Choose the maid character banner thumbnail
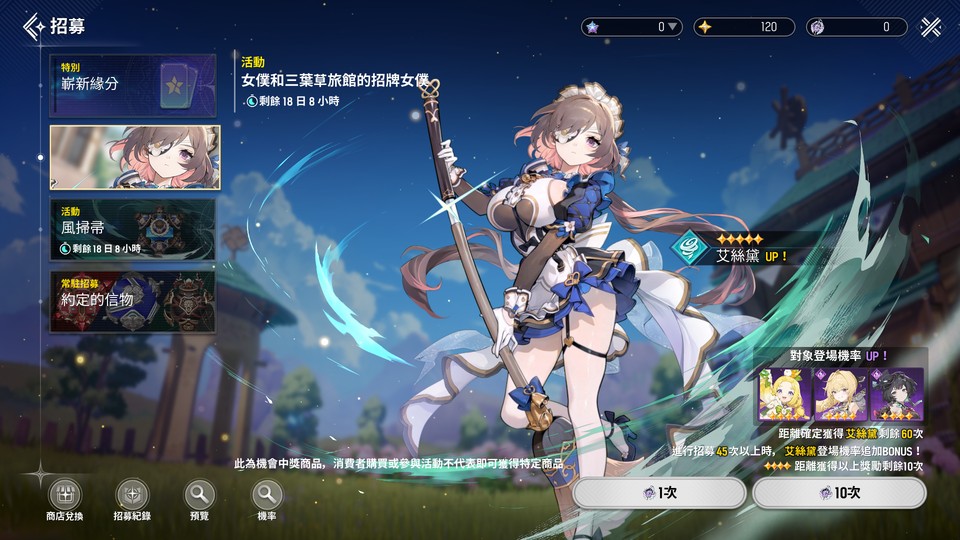960x540 pixels. pos(133,157)
